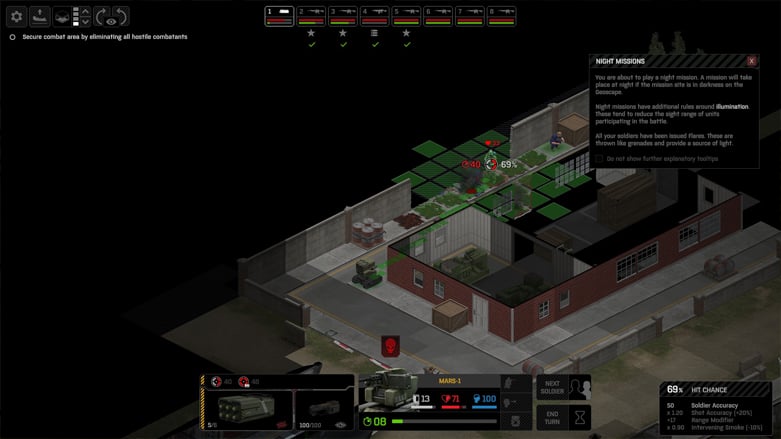Select squad unit slot 4
781x439 pixels.
click(x=375, y=15)
